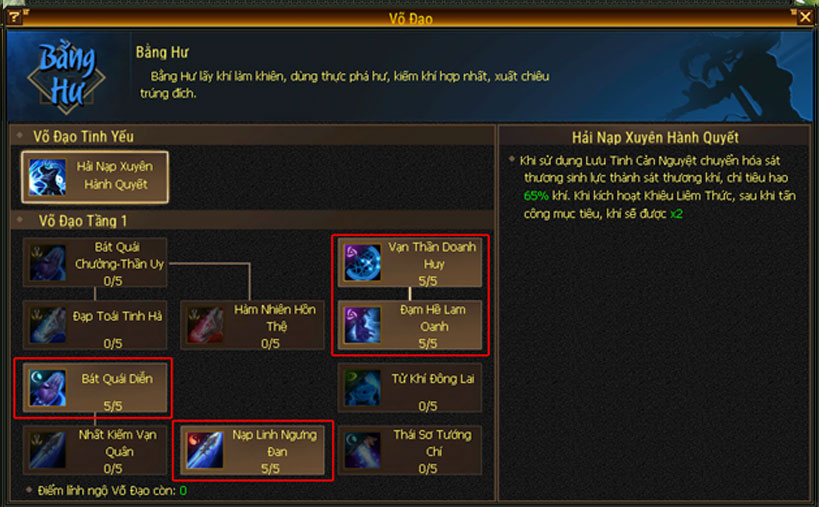Close the Võ Đạo window
819x507 pixels.
click(x=806, y=17)
